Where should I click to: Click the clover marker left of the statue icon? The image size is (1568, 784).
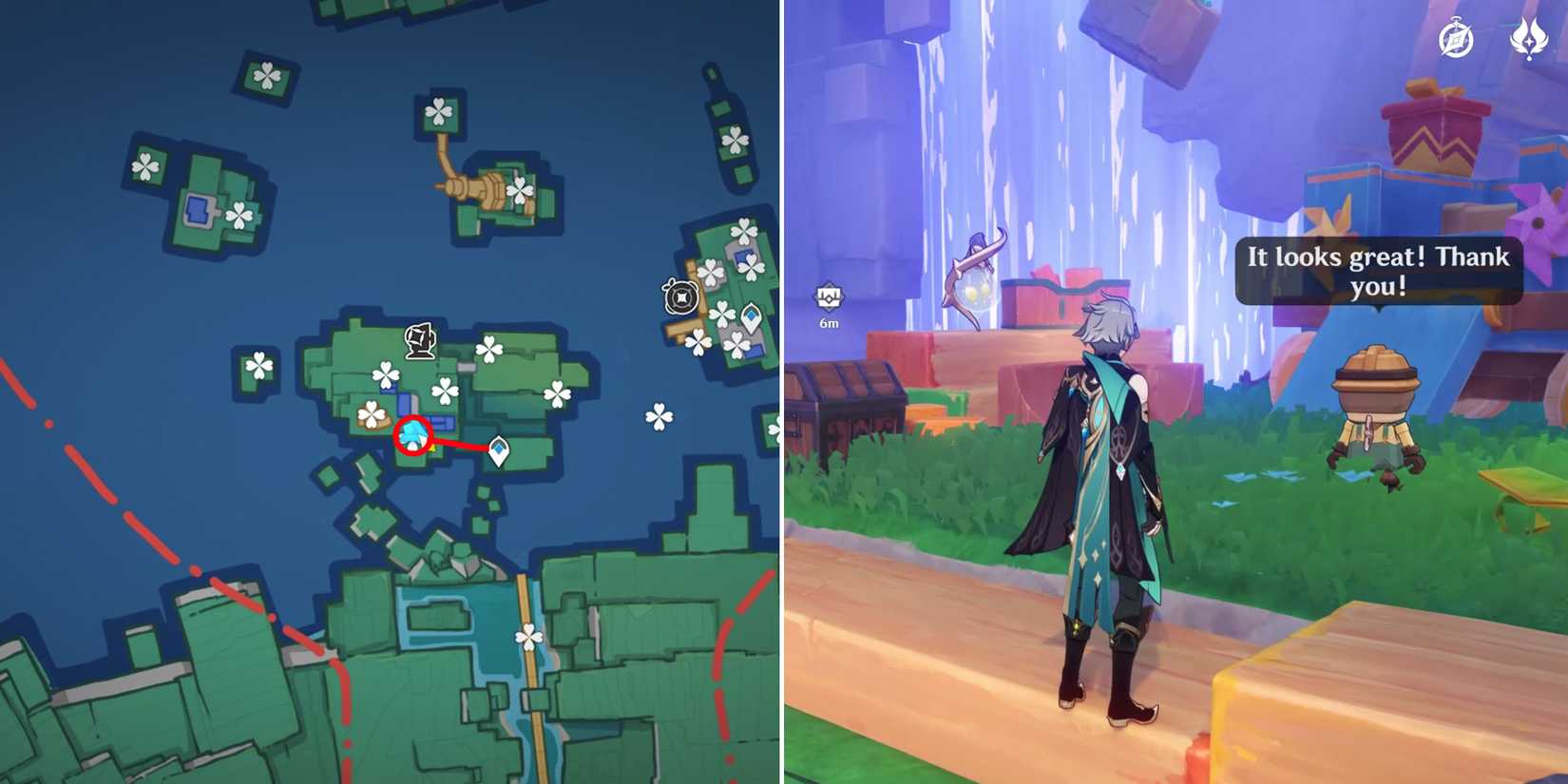[x=385, y=373]
